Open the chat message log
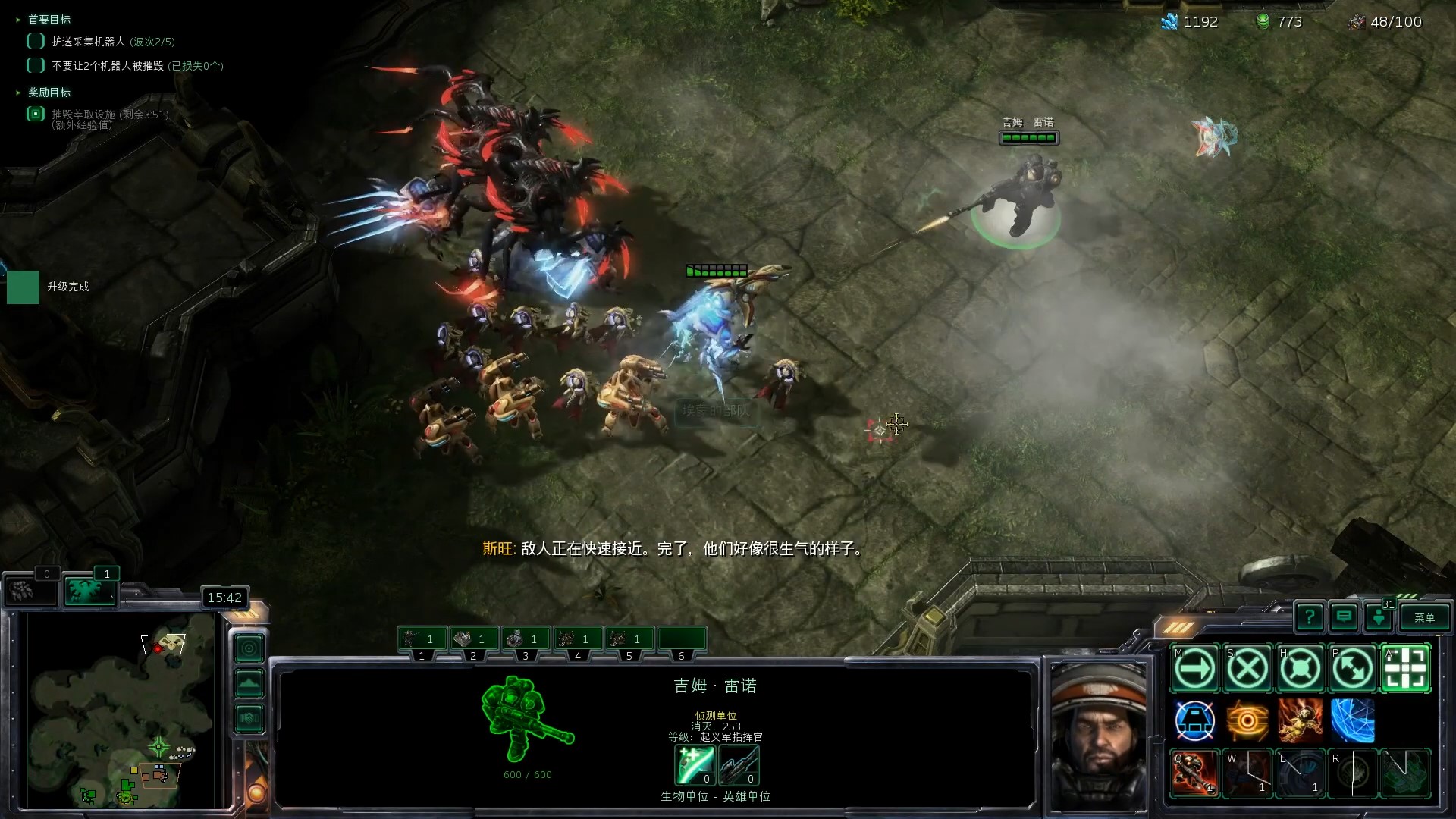Screen dimensions: 1456x819 (x=1344, y=617)
